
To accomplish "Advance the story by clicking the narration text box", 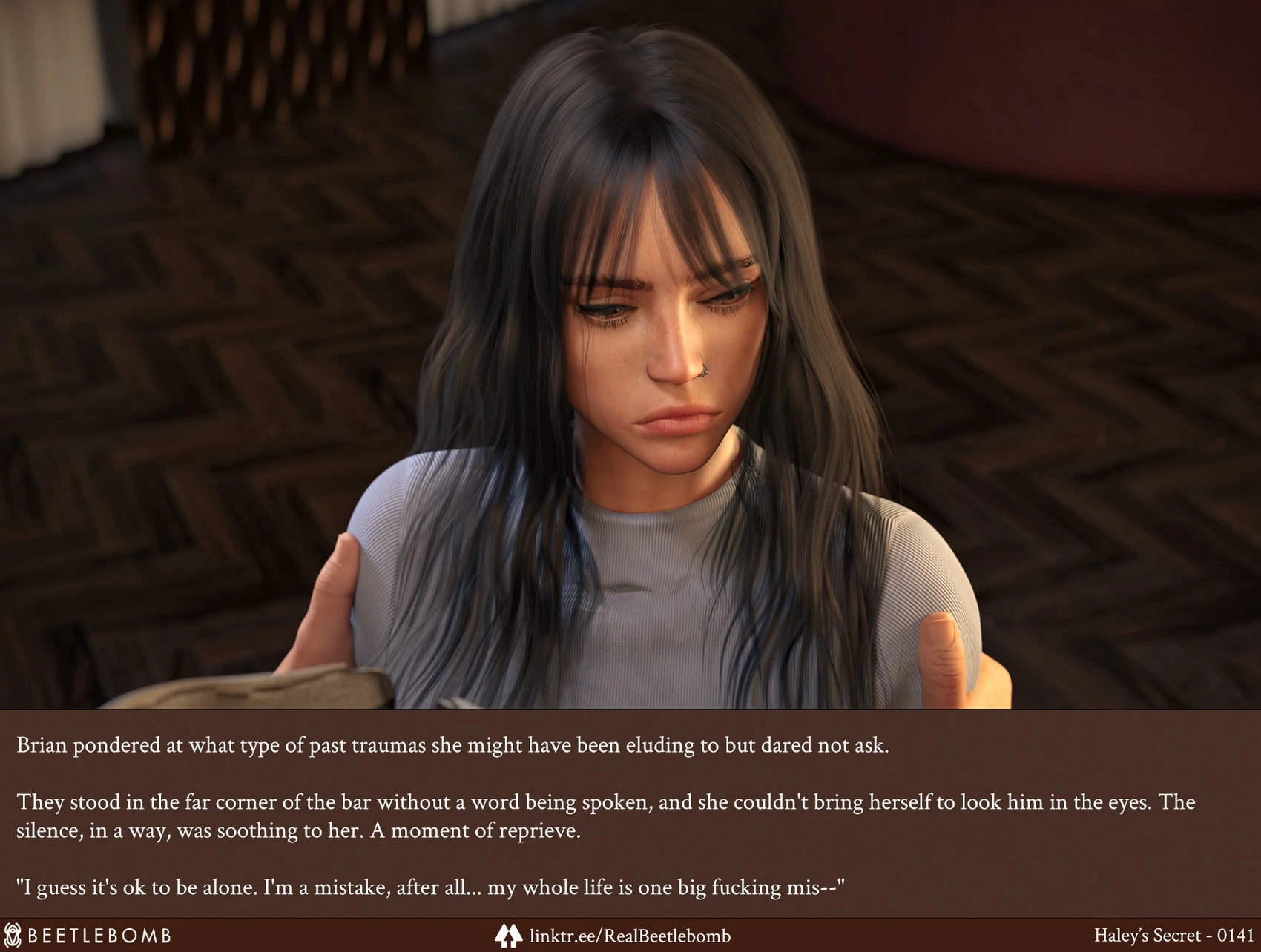I will 629,814.
